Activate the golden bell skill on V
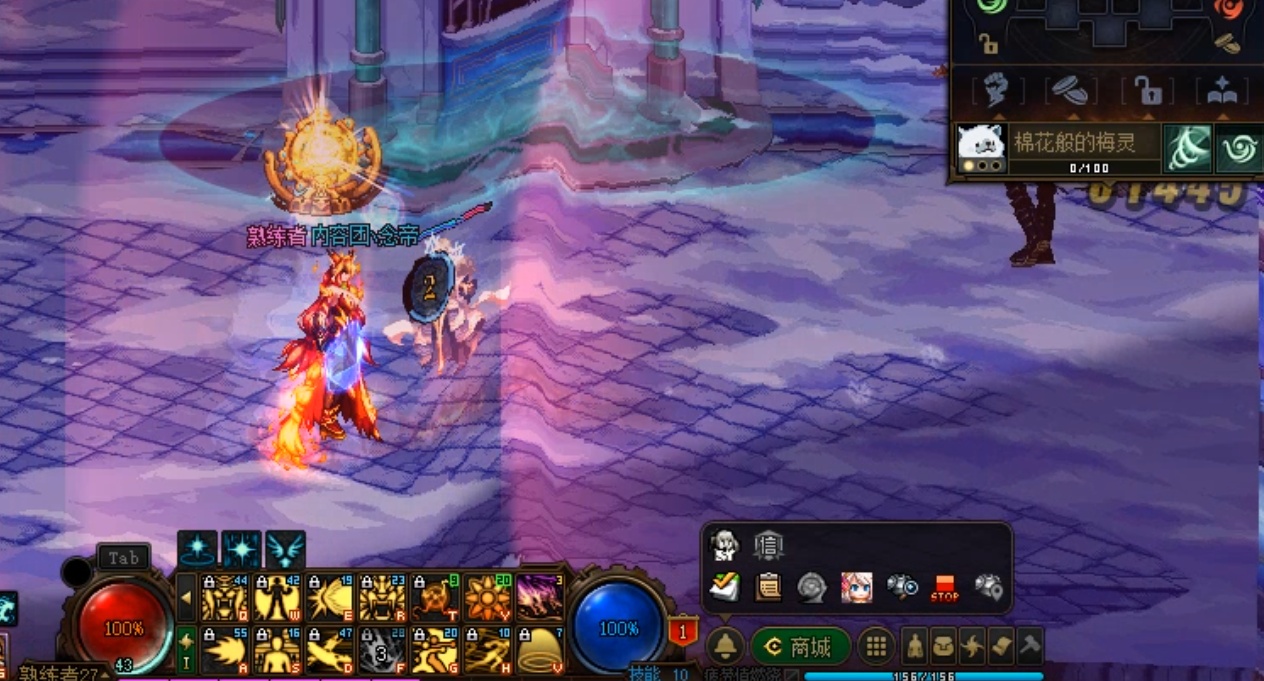This screenshot has width=1264, height=681. point(541,651)
